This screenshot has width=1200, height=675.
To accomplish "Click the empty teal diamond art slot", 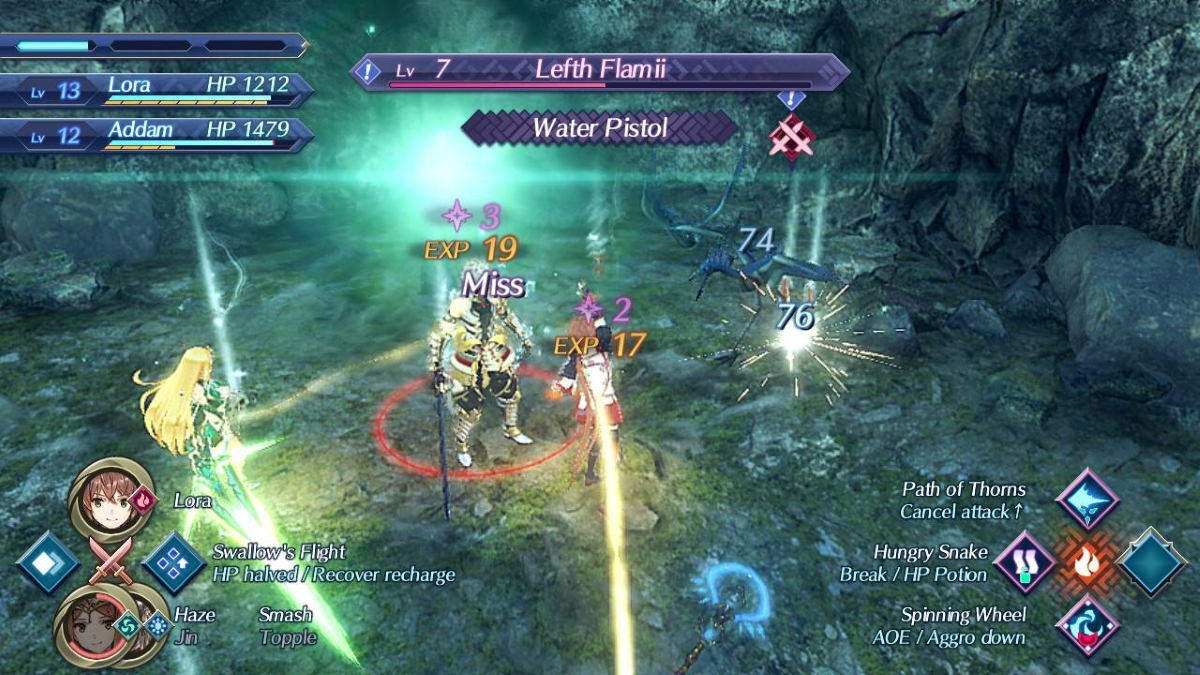I will (x=1152, y=562).
